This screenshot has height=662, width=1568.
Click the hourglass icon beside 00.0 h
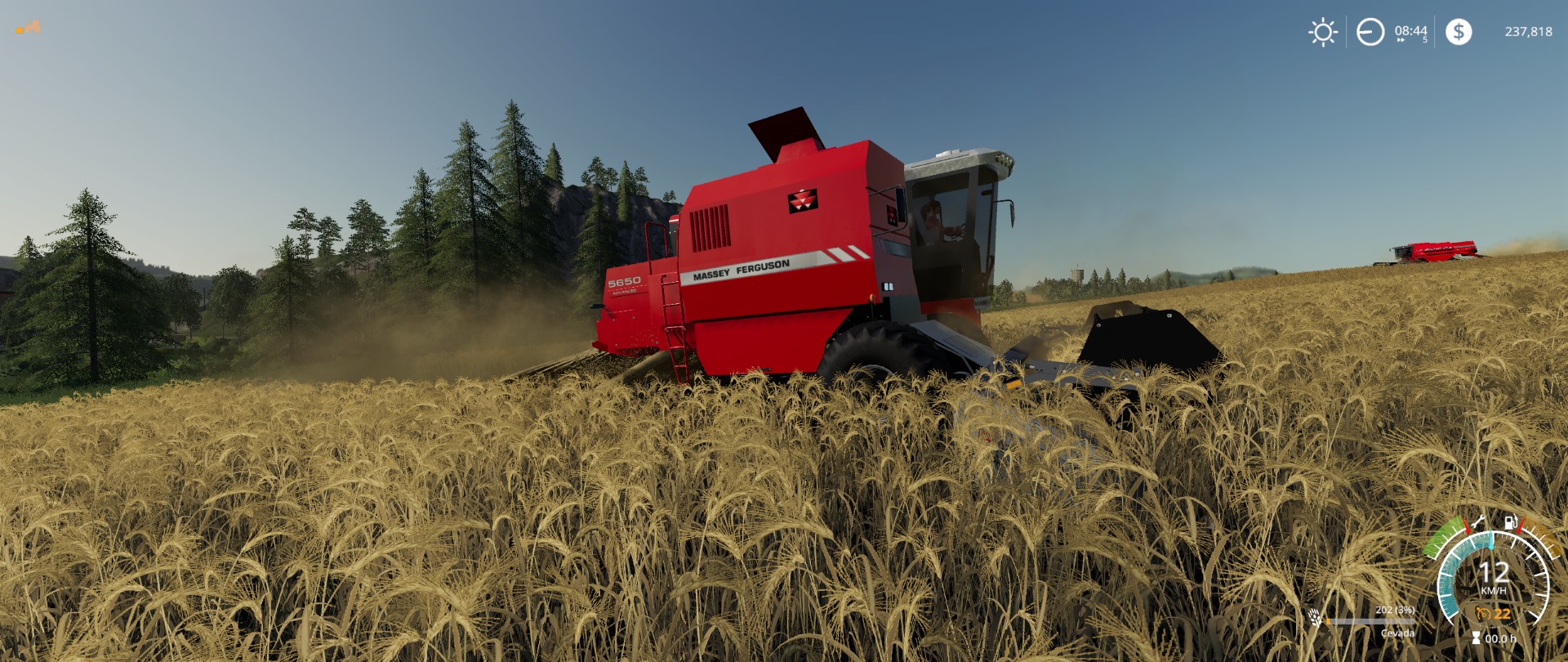coord(1476,637)
